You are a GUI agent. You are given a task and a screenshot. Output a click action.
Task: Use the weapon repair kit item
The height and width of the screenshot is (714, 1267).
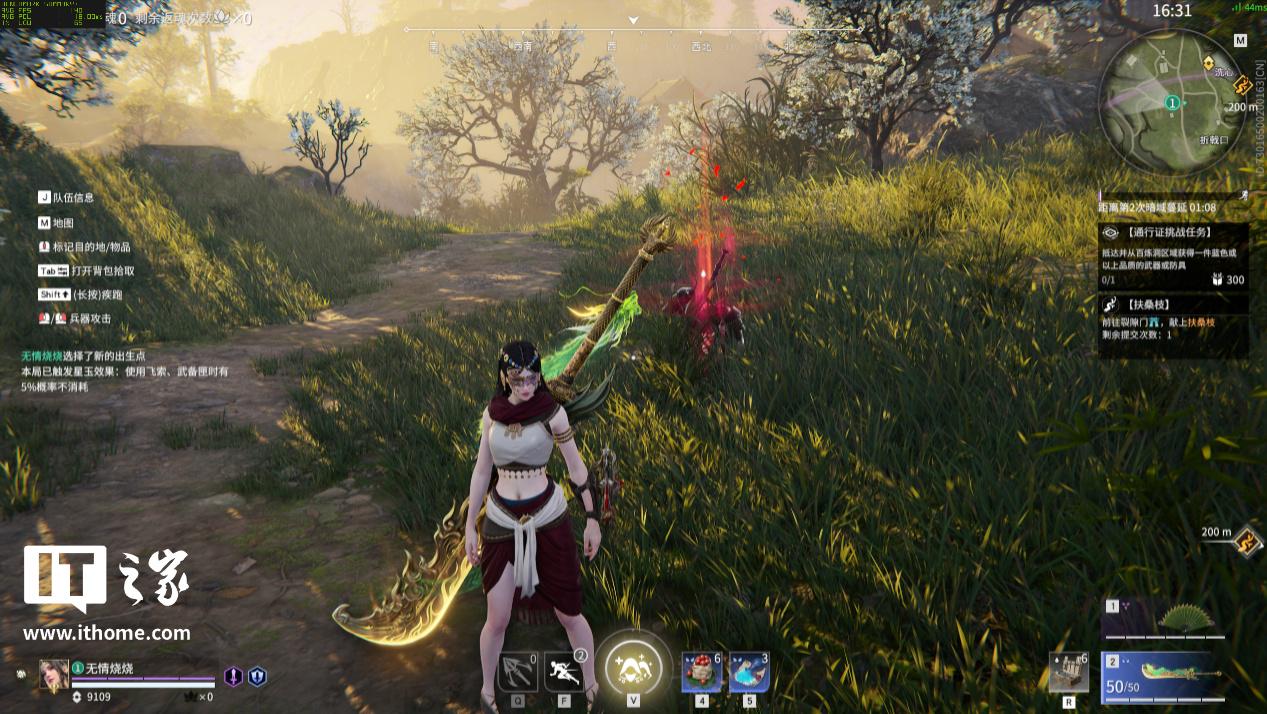click(x=1068, y=671)
